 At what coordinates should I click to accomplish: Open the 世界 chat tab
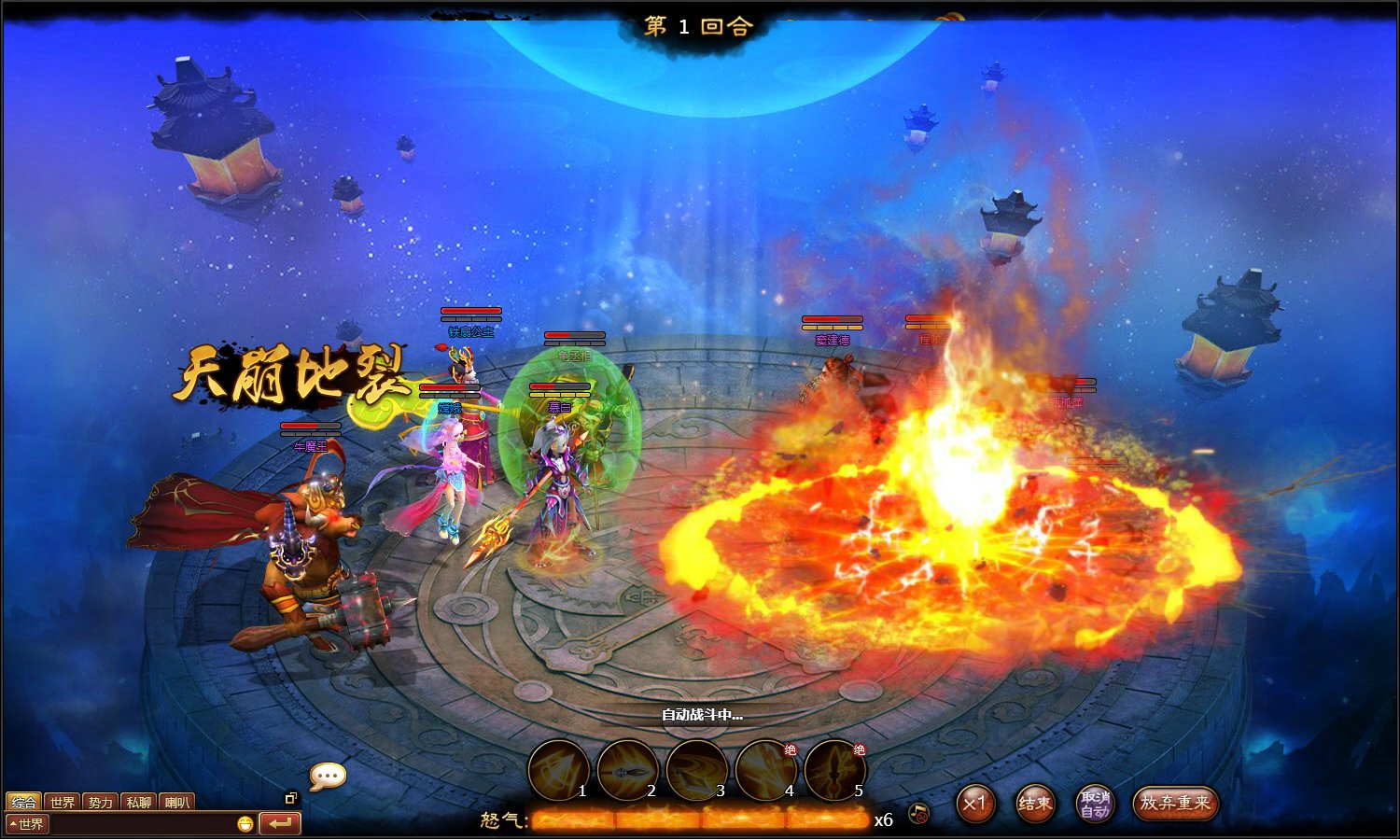click(x=63, y=802)
